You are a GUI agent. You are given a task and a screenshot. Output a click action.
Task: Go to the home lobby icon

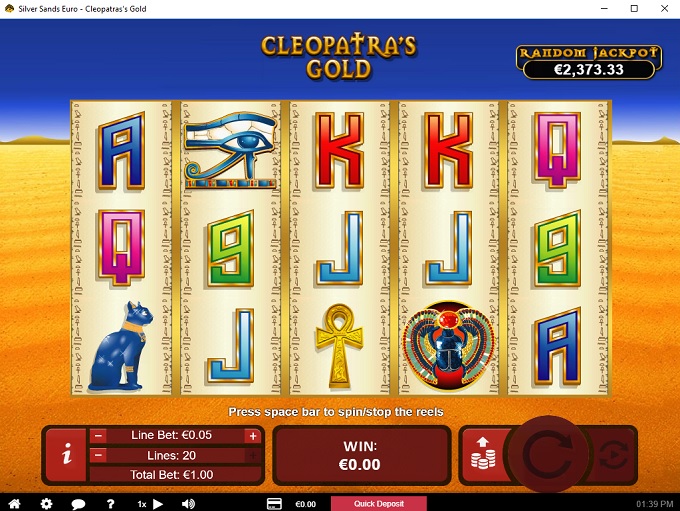tap(15, 503)
